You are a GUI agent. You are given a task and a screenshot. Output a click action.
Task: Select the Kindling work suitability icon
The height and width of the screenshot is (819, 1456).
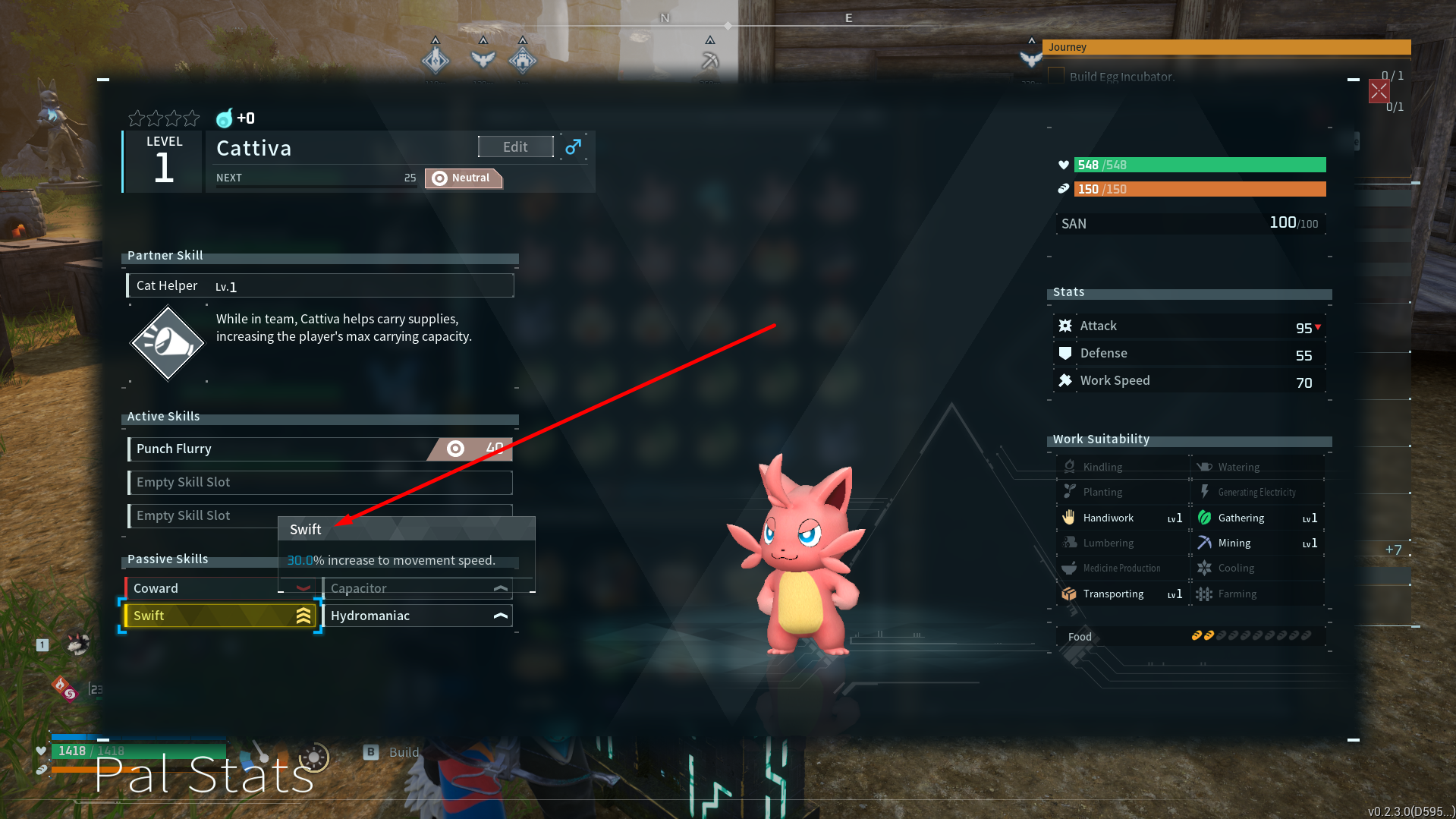[x=1070, y=466]
